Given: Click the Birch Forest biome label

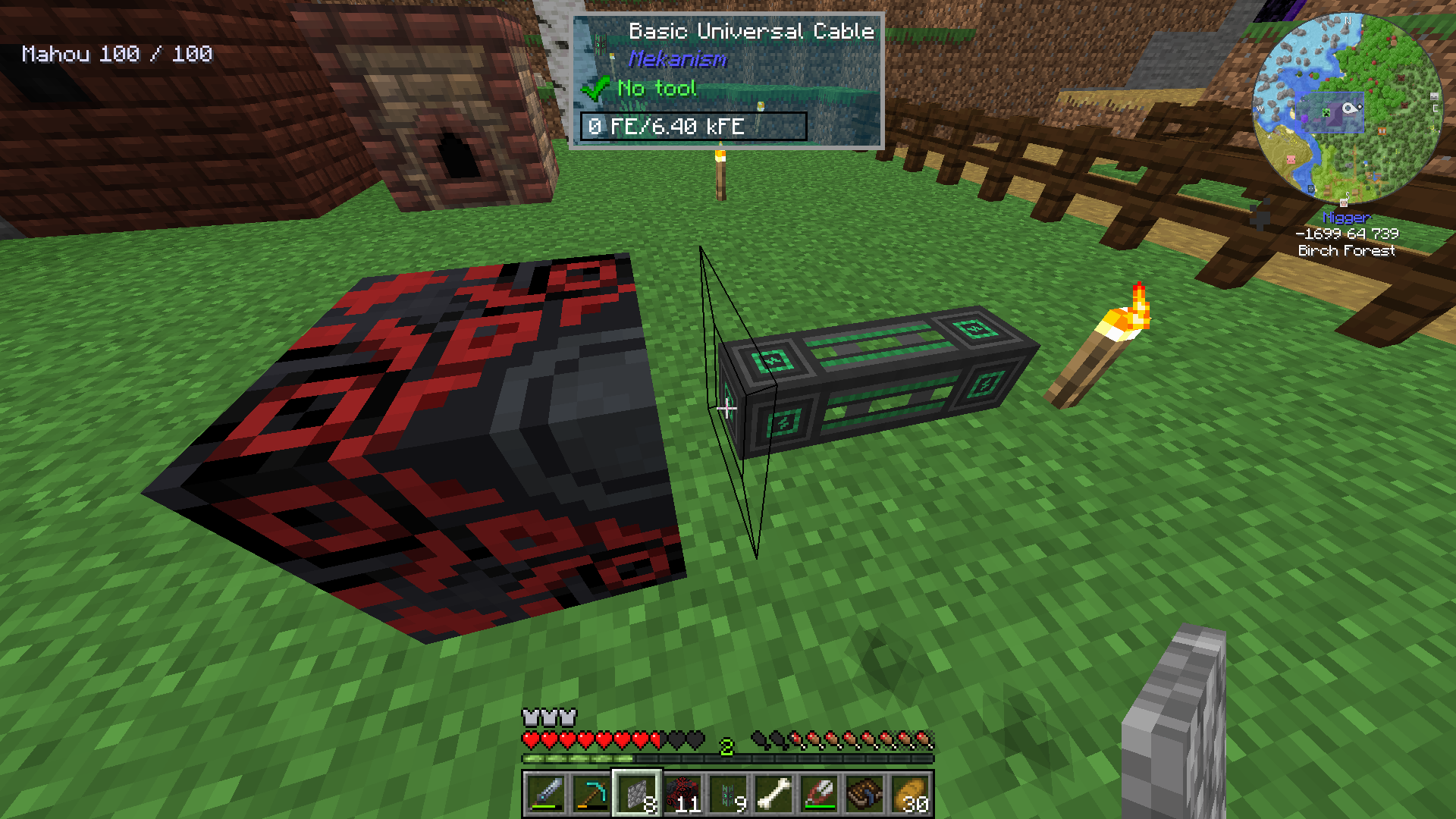Looking at the screenshot, I should pos(1348,251).
